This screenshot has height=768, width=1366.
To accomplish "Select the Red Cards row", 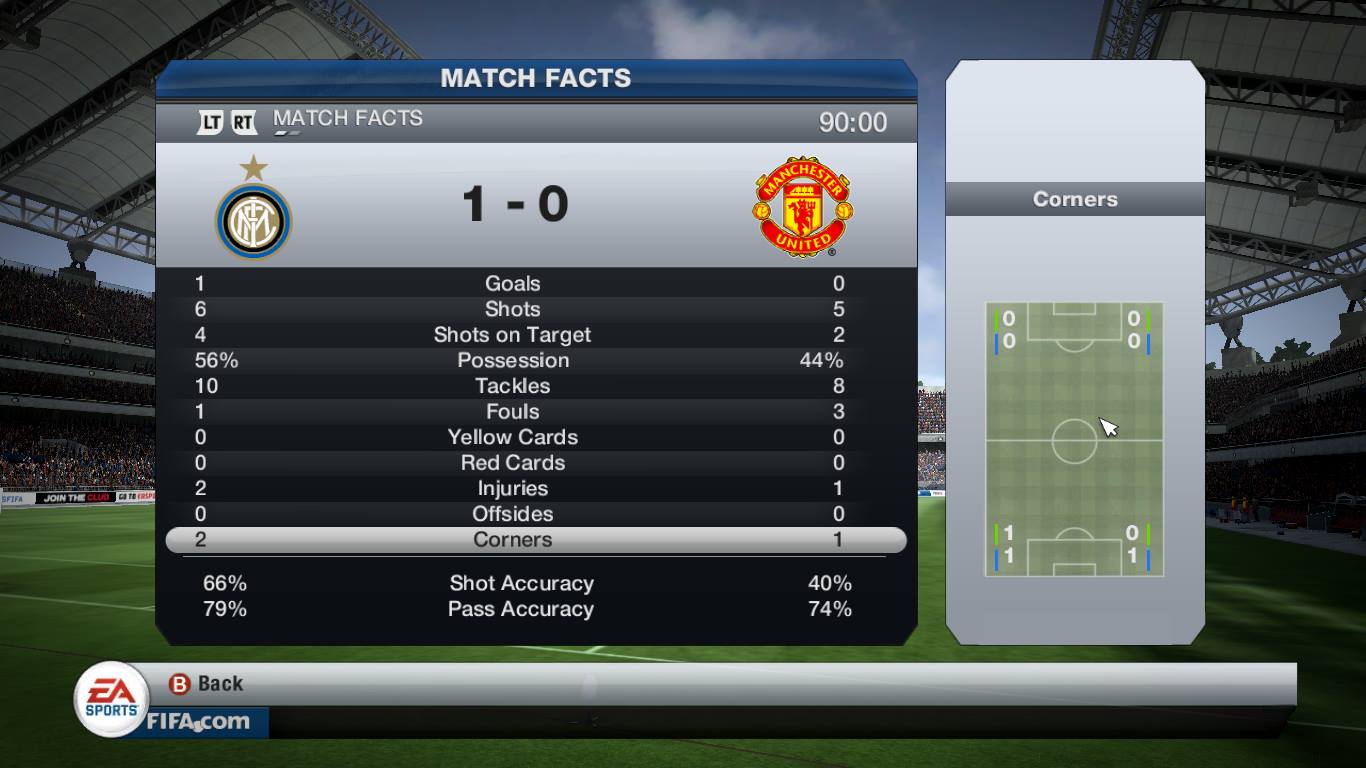I will pyautogui.click(x=512, y=463).
